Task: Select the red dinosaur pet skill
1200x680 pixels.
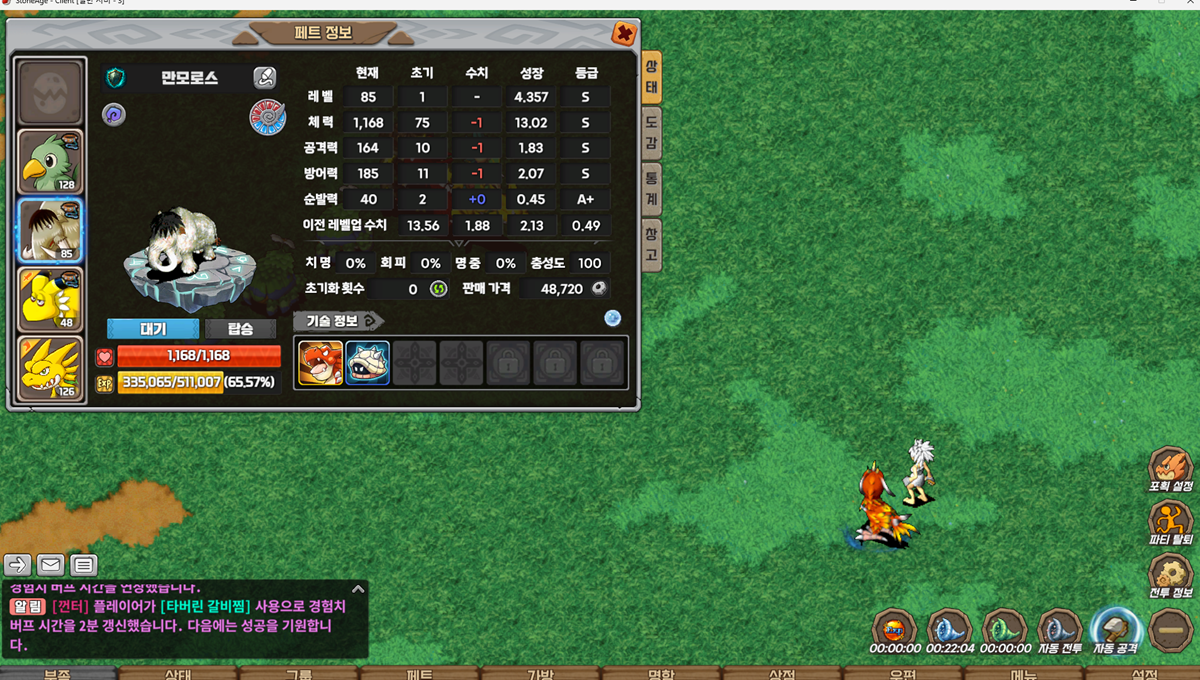Action: click(x=320, y=363)
